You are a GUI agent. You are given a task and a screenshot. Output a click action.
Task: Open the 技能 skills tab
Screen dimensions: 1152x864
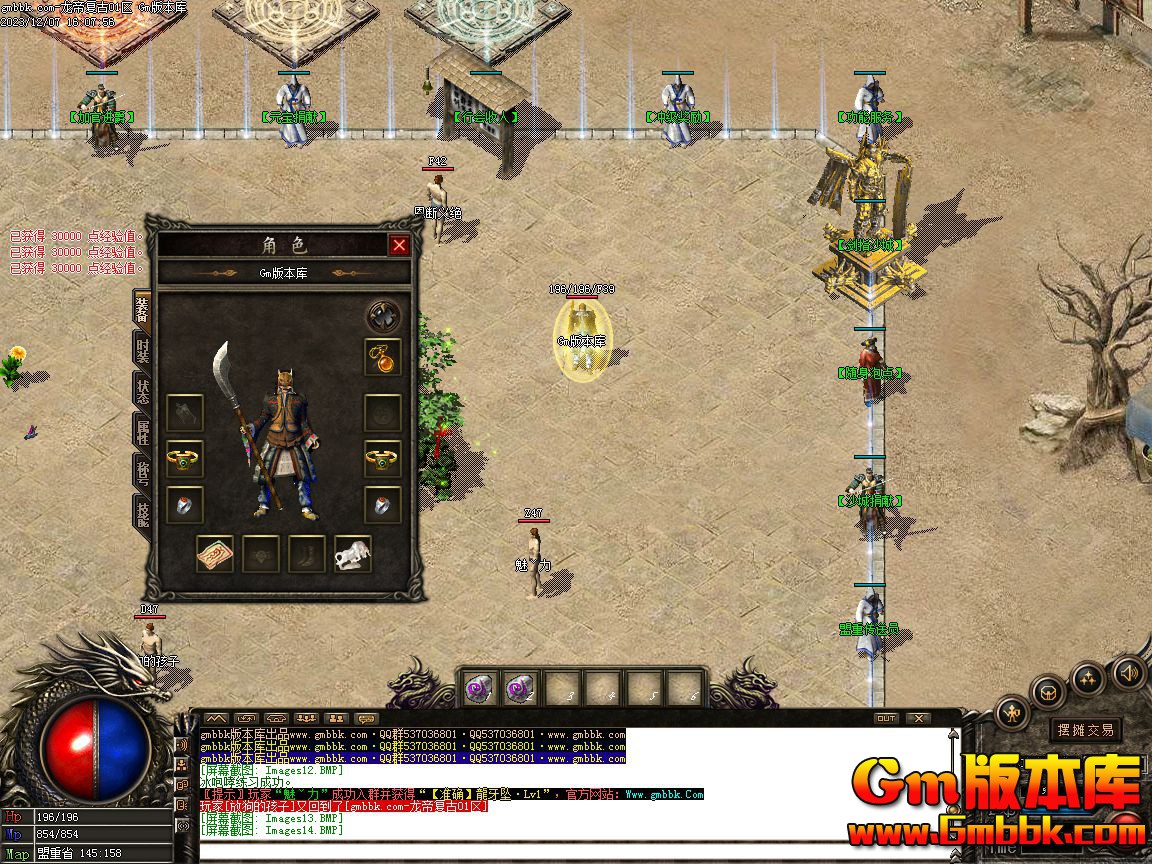[x=143, y=510]
